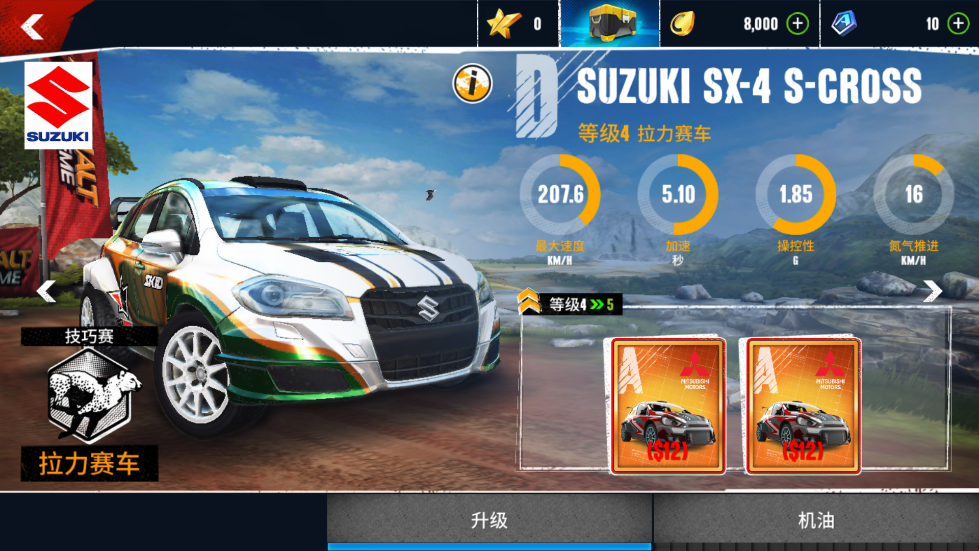Go back using the top-left arrow
Screen dimensions: 979x551
32,26
